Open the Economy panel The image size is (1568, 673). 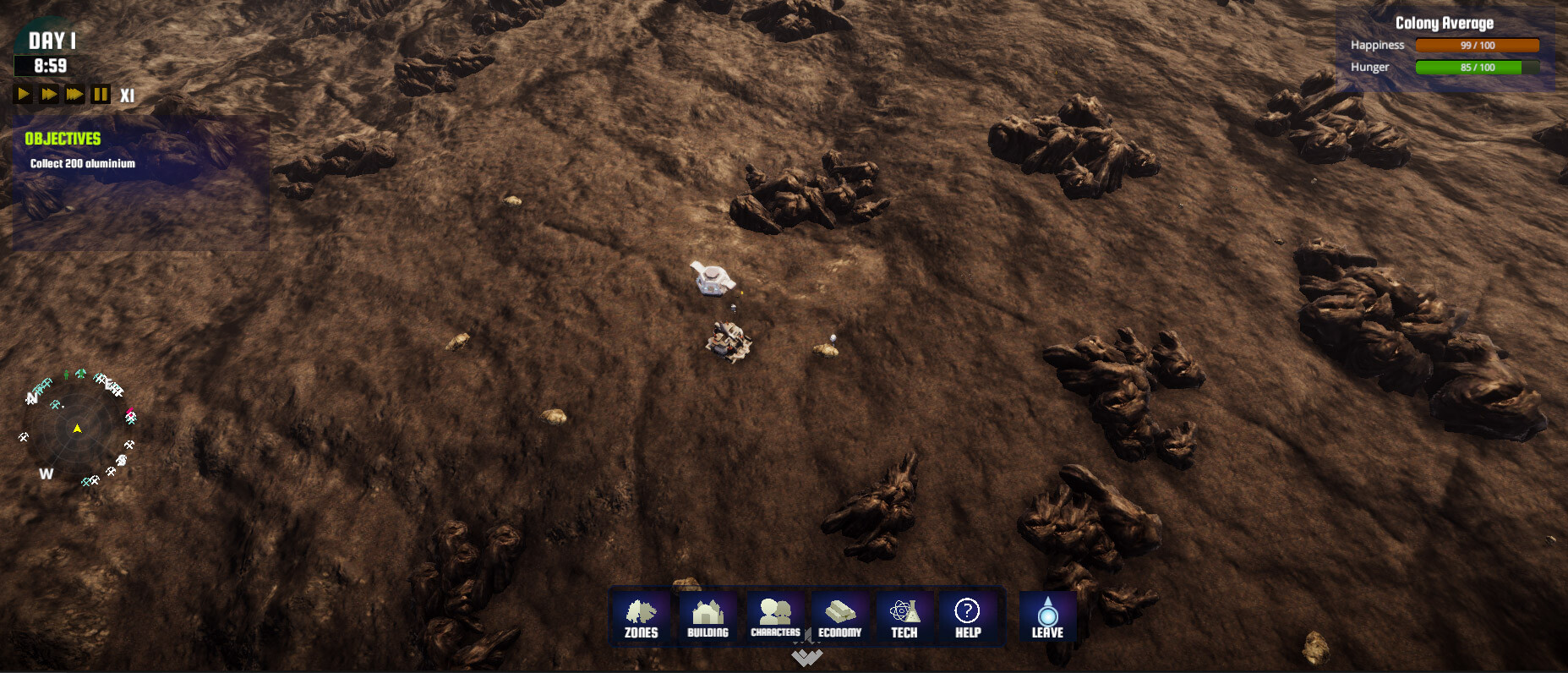(x=840, y=617)
